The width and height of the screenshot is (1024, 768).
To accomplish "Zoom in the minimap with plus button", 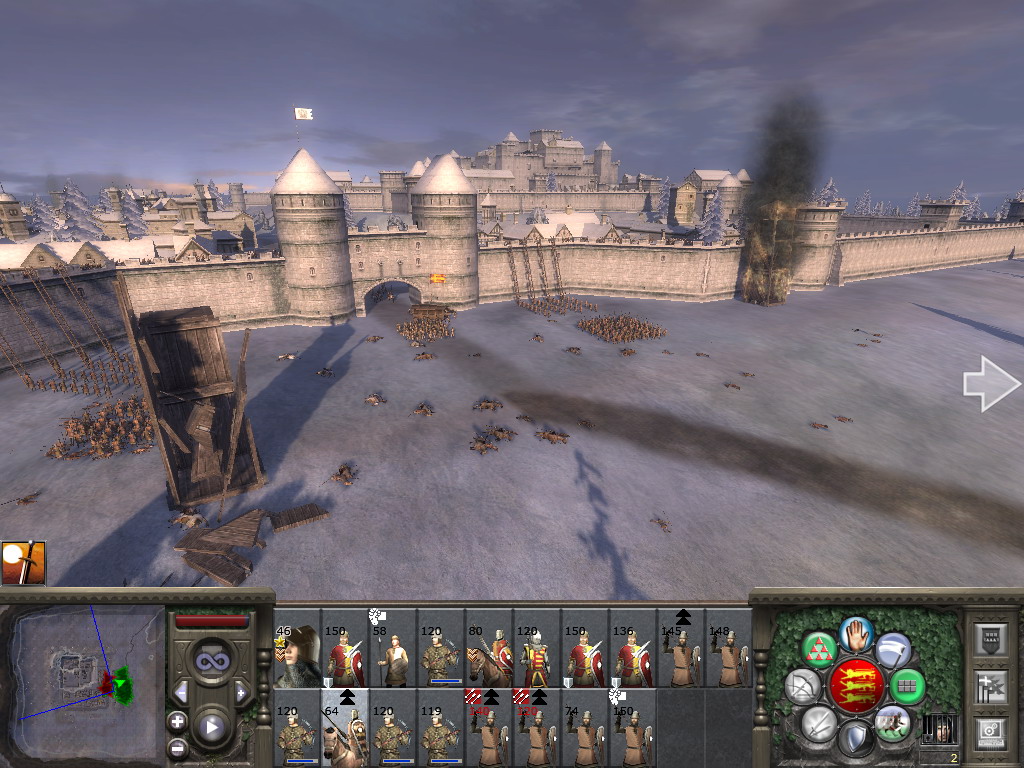I will [178, 721].
